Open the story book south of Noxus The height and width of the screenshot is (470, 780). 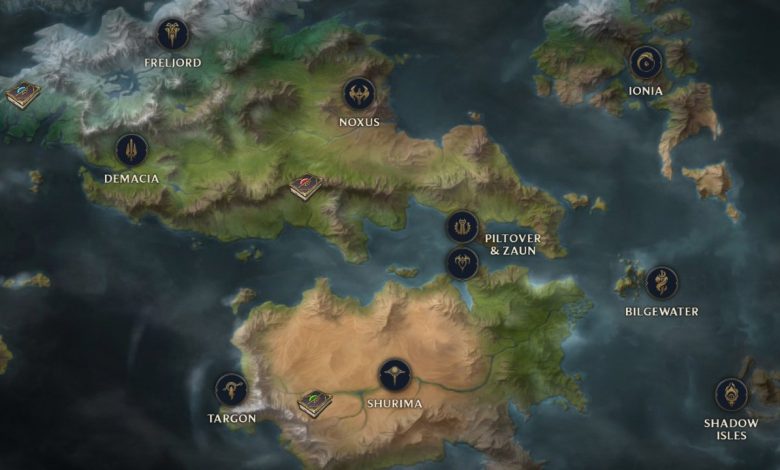pyautogui.click(x=305, y=186)
